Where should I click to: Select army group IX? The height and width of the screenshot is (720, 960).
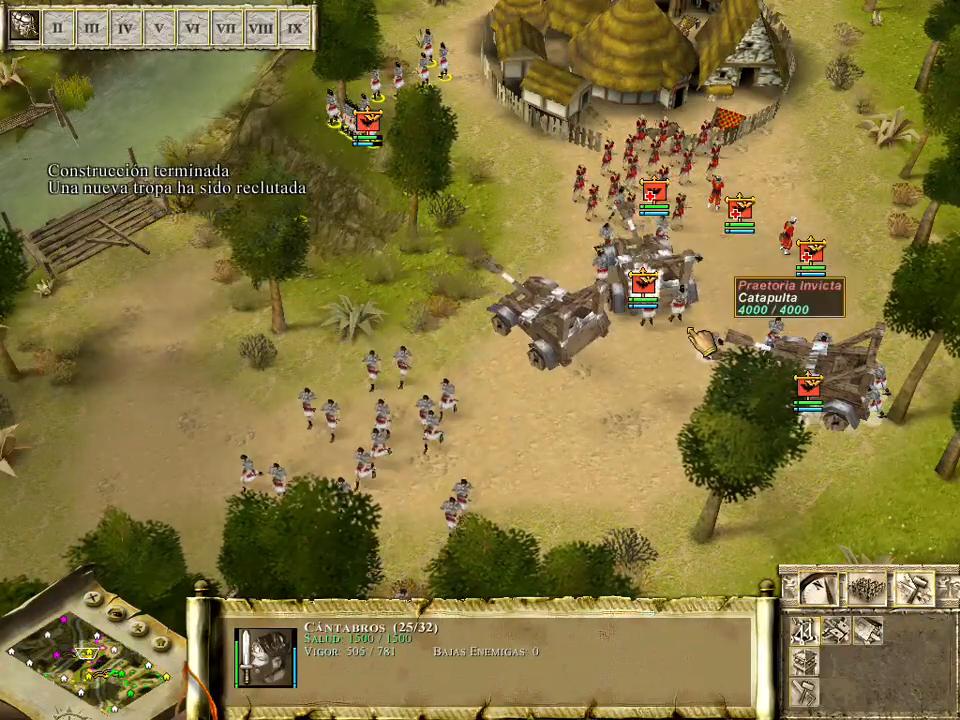(x=295, y=27)
